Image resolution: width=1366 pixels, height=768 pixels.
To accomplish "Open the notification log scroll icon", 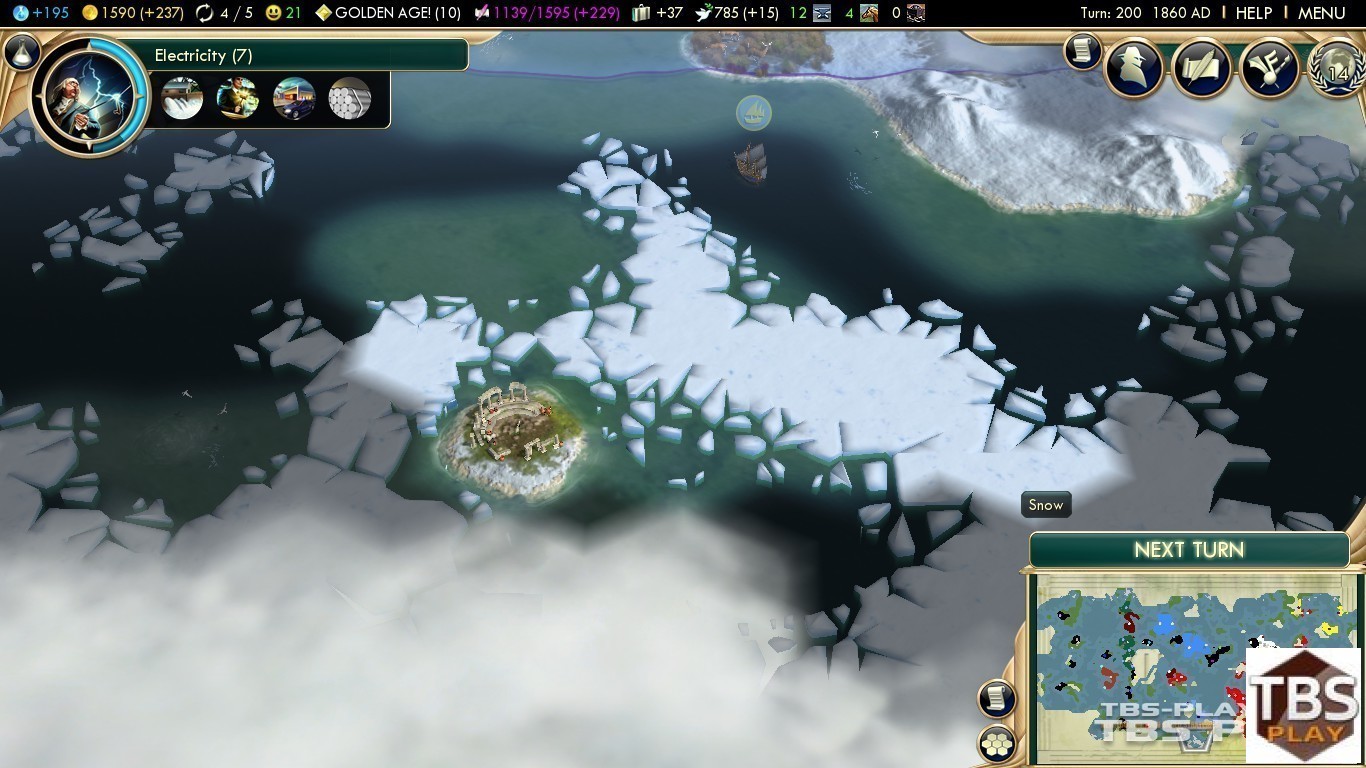I will point(1082,51).
